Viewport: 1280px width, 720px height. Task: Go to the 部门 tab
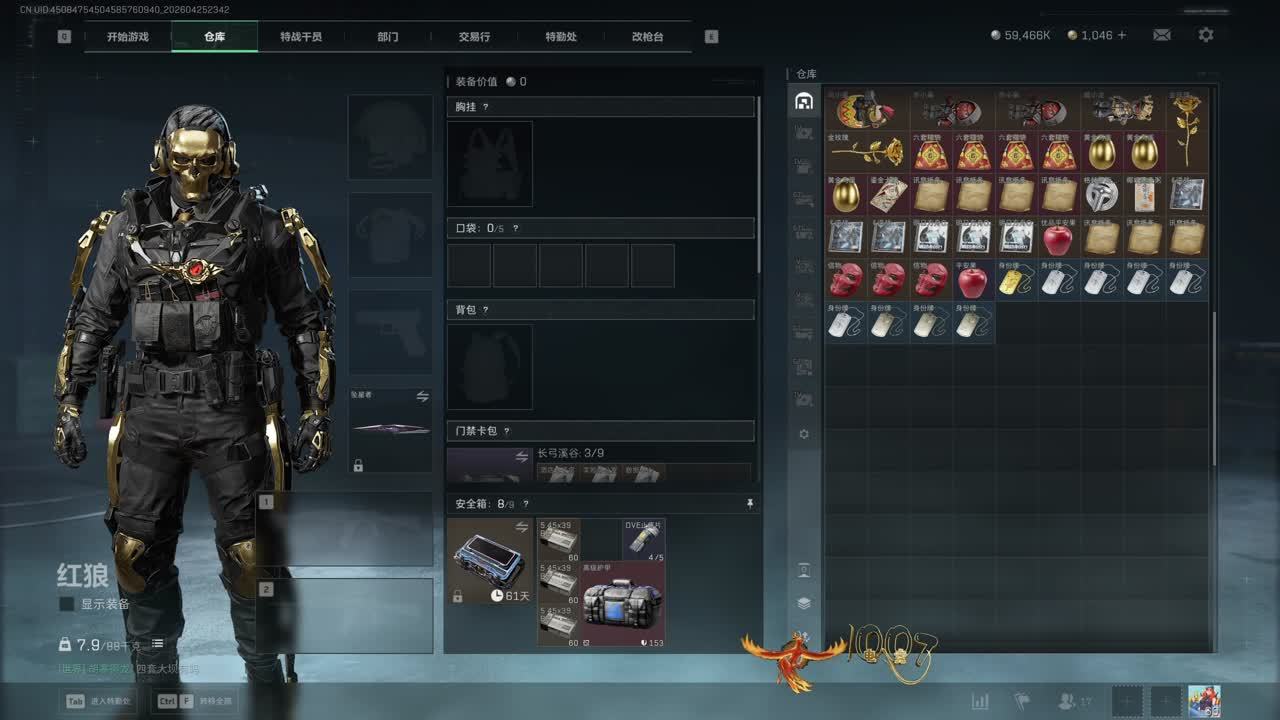pyautogui.click(x=388, y=37)
